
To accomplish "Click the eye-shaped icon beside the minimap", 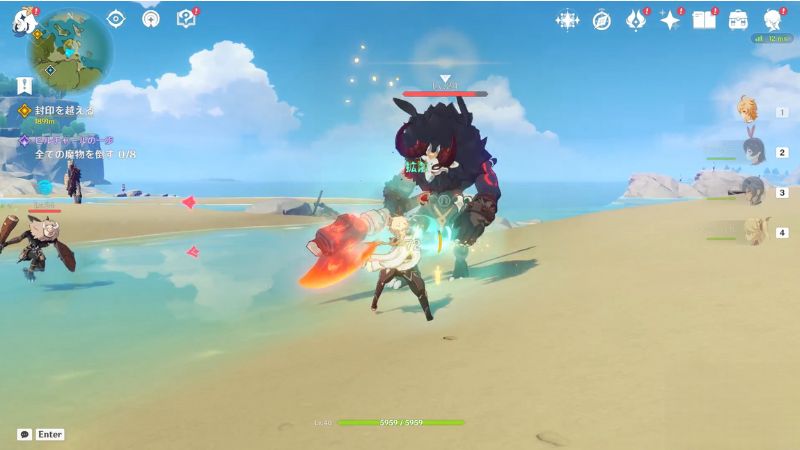I will [x=116, y=18].
